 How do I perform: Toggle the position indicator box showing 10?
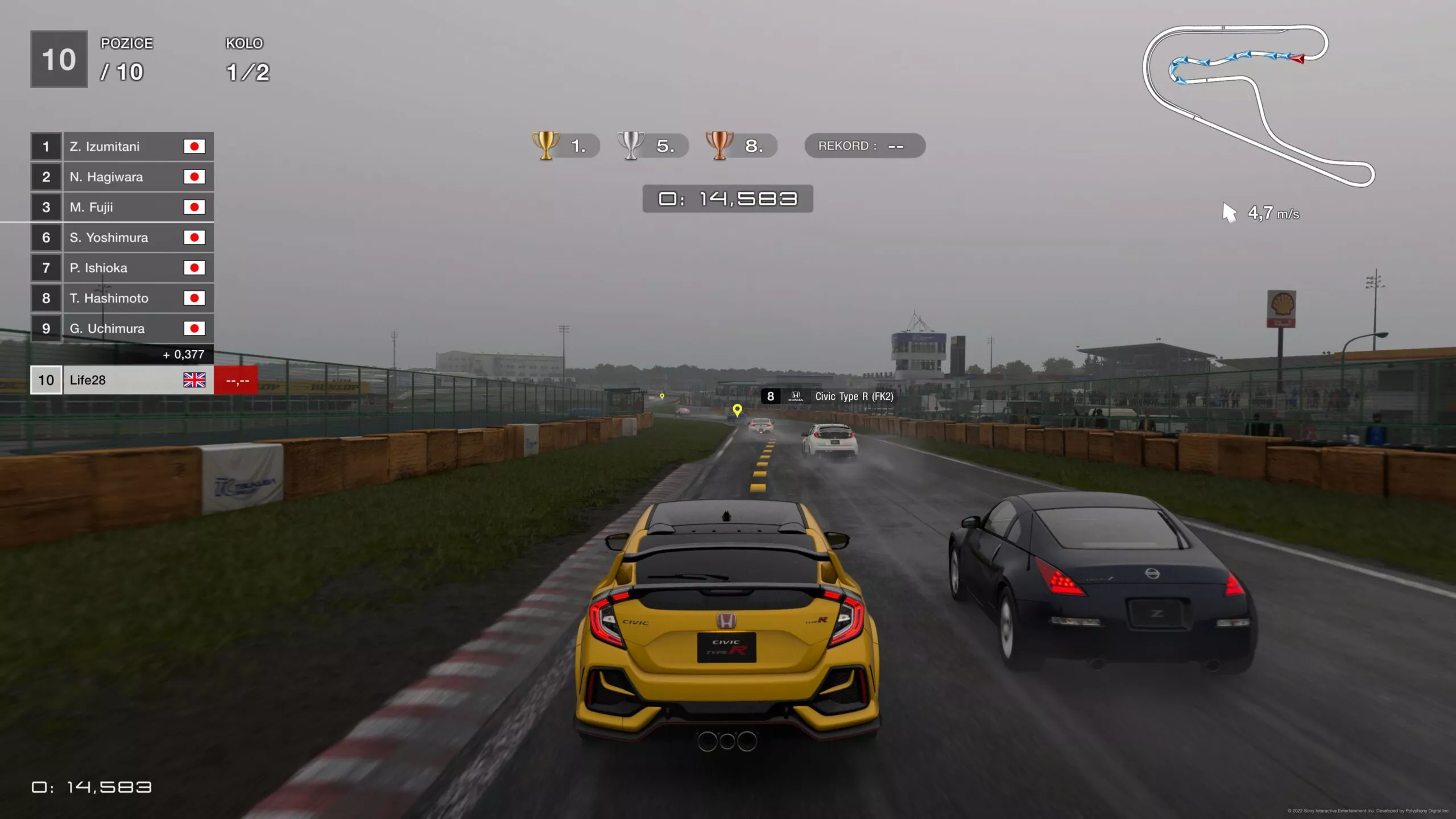57,57
